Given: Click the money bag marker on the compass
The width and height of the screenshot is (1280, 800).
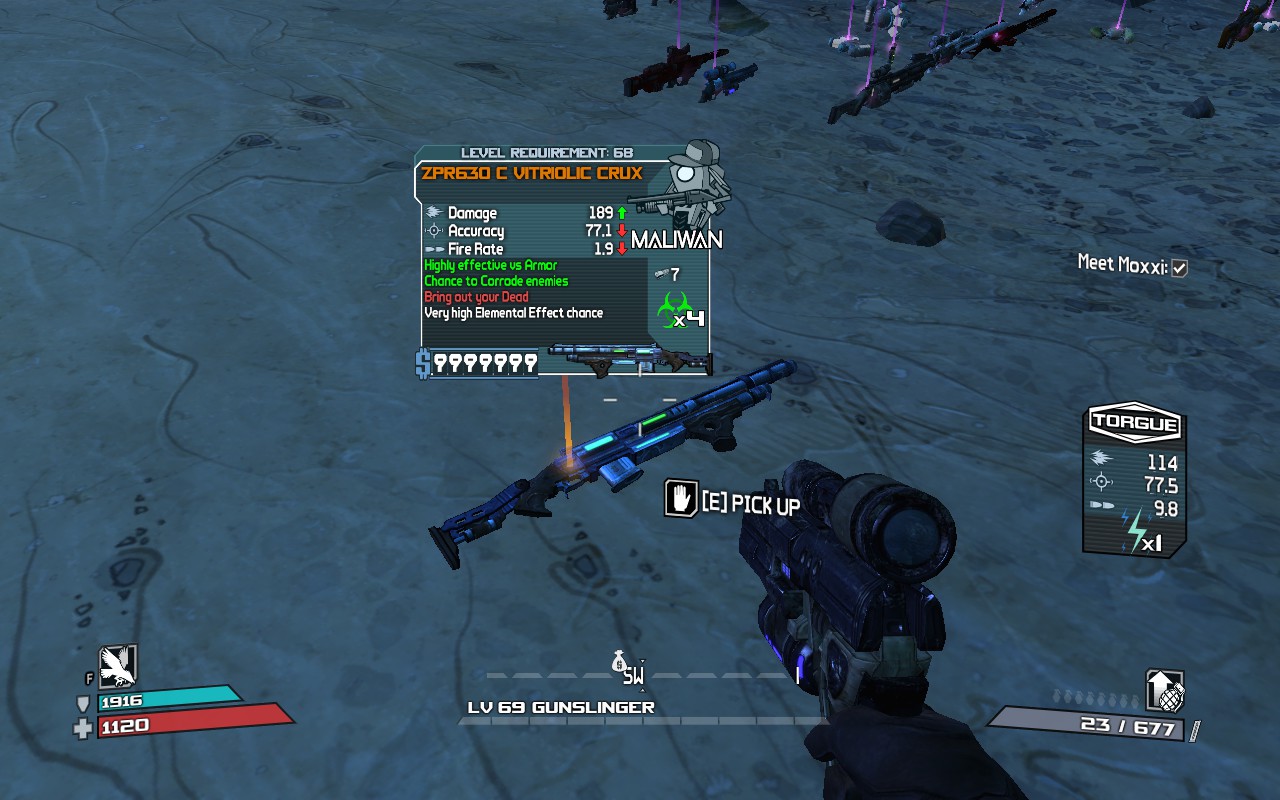Looking at the screenshot, I should (619, 662).
